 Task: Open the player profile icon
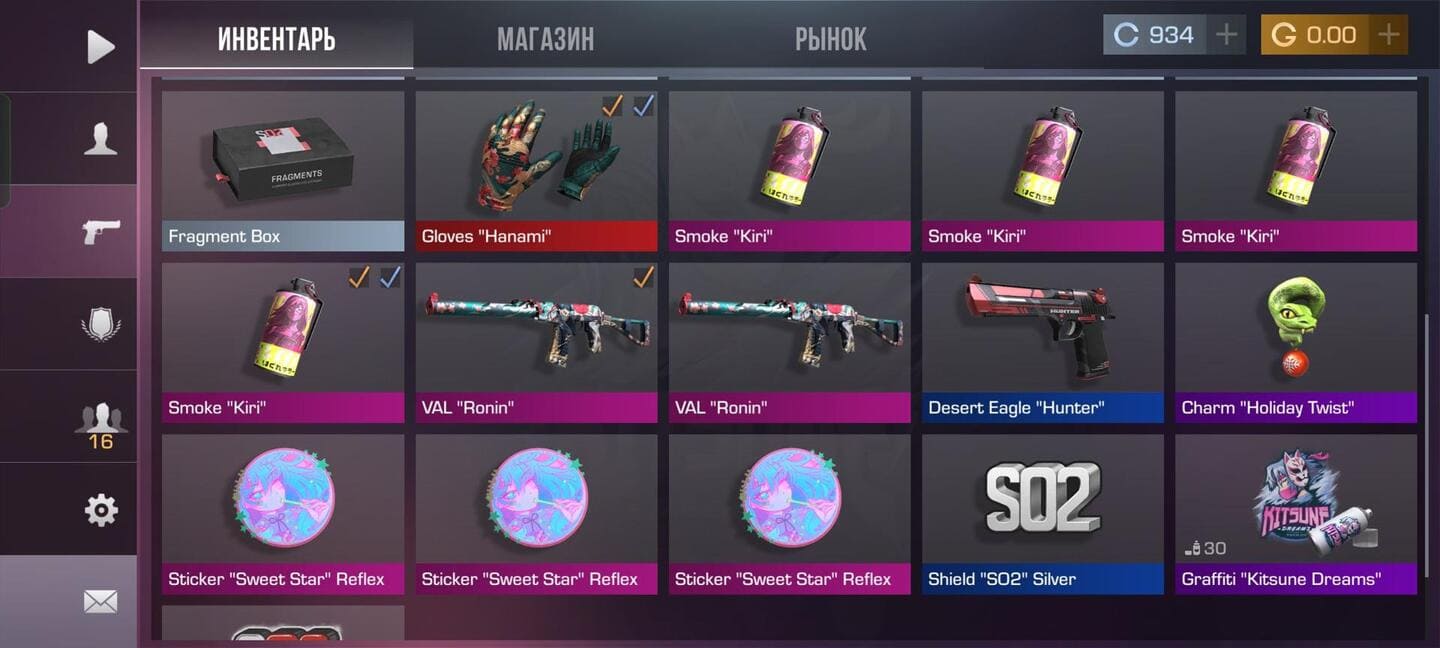point(100,139)
